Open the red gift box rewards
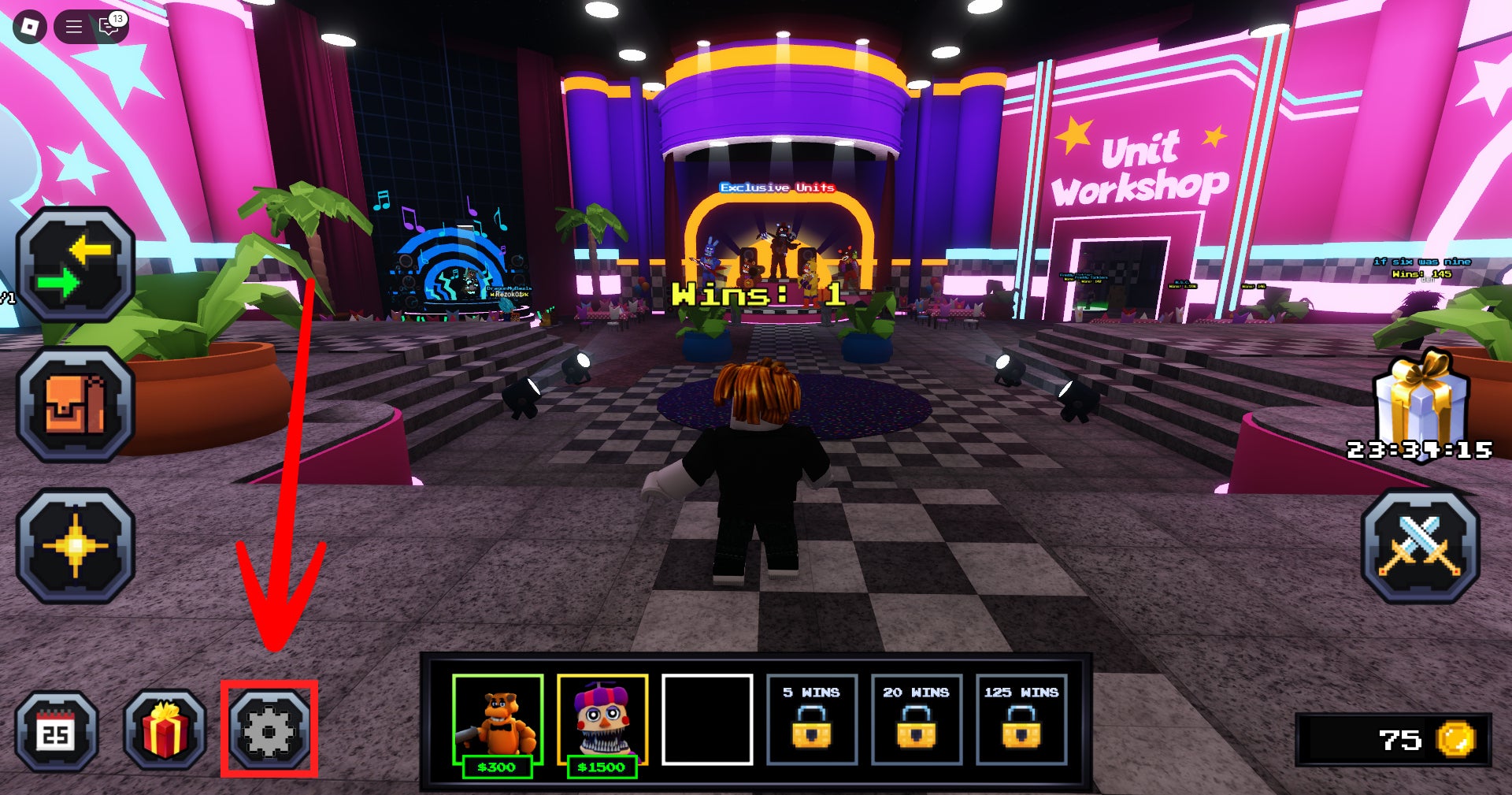This screenshot has height=795, width=1512. pyautogui.click(x=165, y=730)
